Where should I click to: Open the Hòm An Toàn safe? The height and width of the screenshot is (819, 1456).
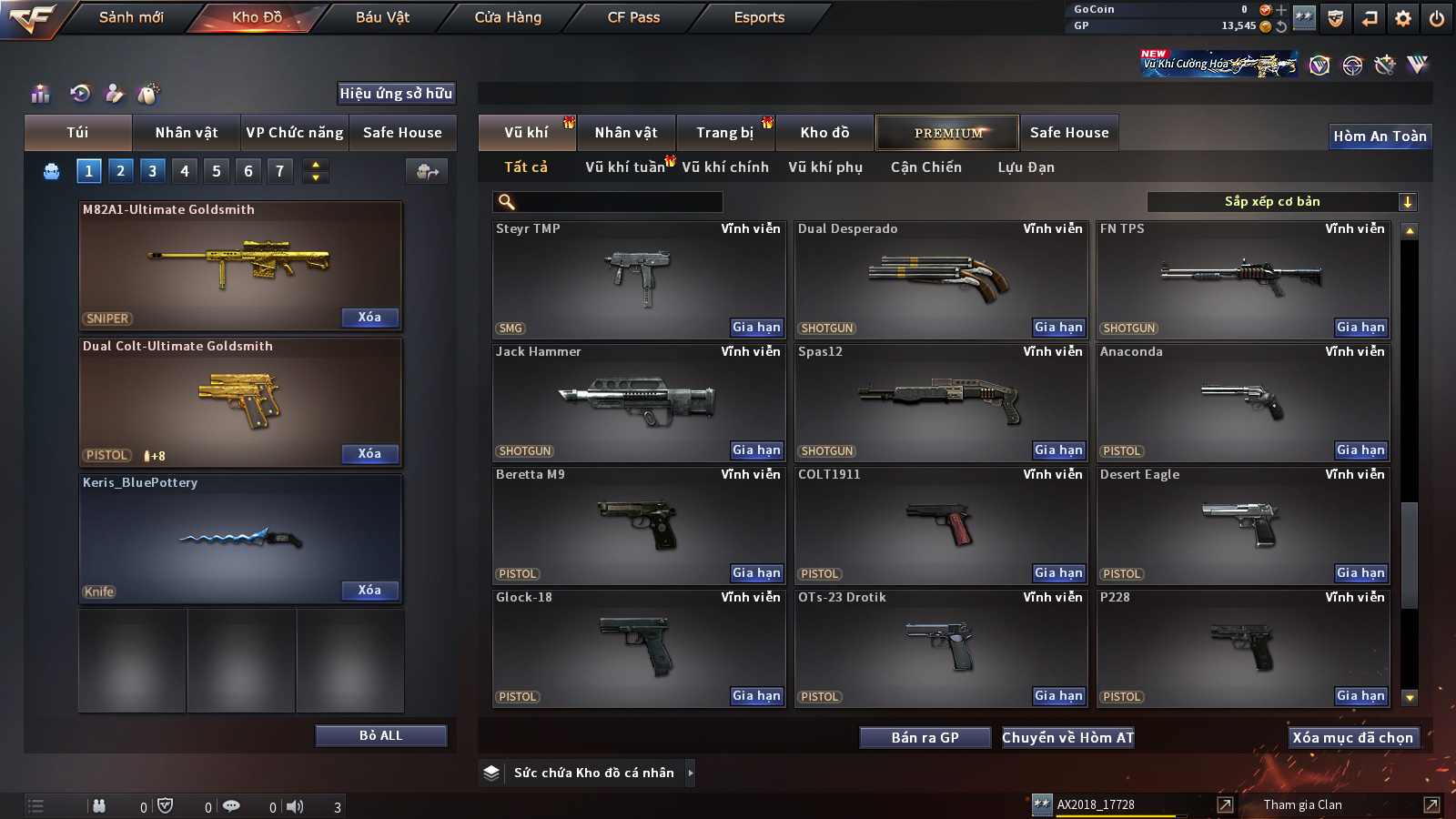point(1380,136)
